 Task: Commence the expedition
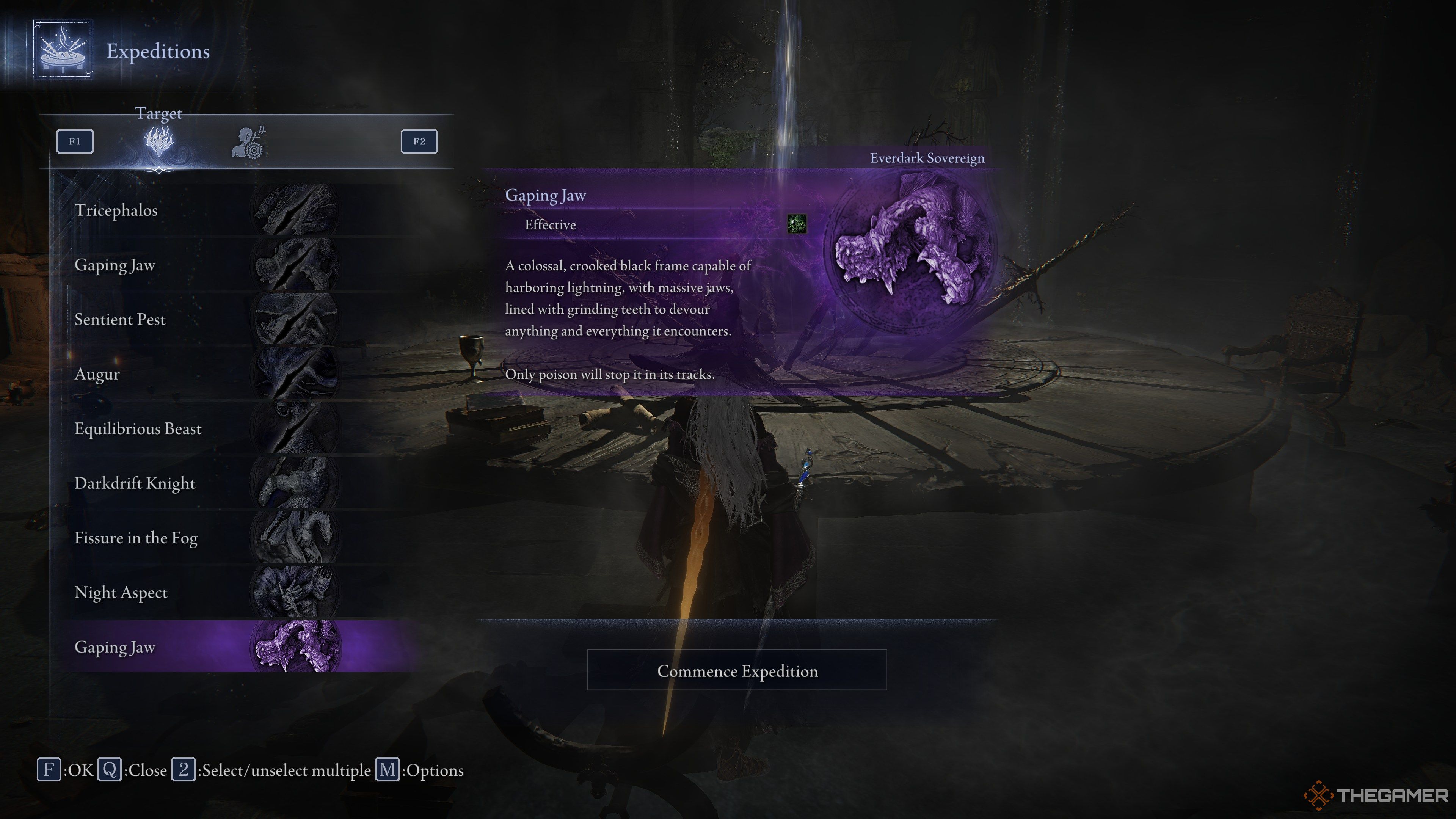(x=737, y=670)
